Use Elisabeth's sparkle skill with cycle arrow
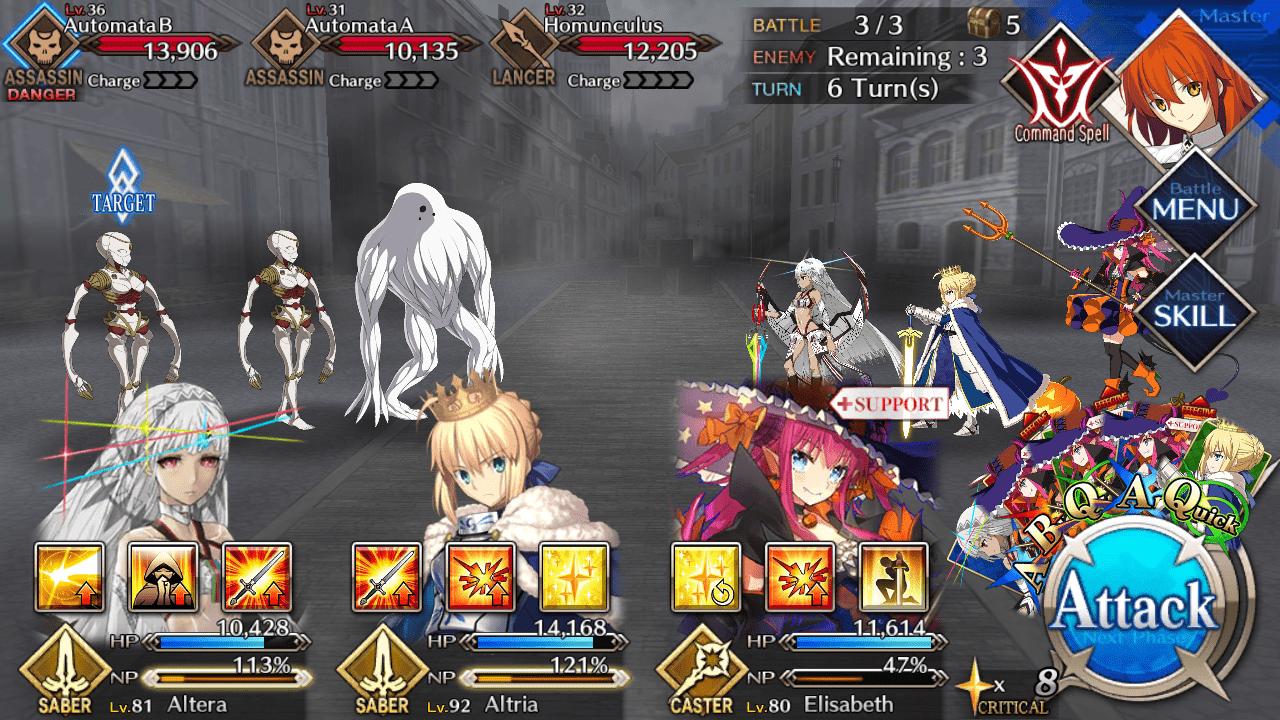1280x720 pixels. click(706, 577)
